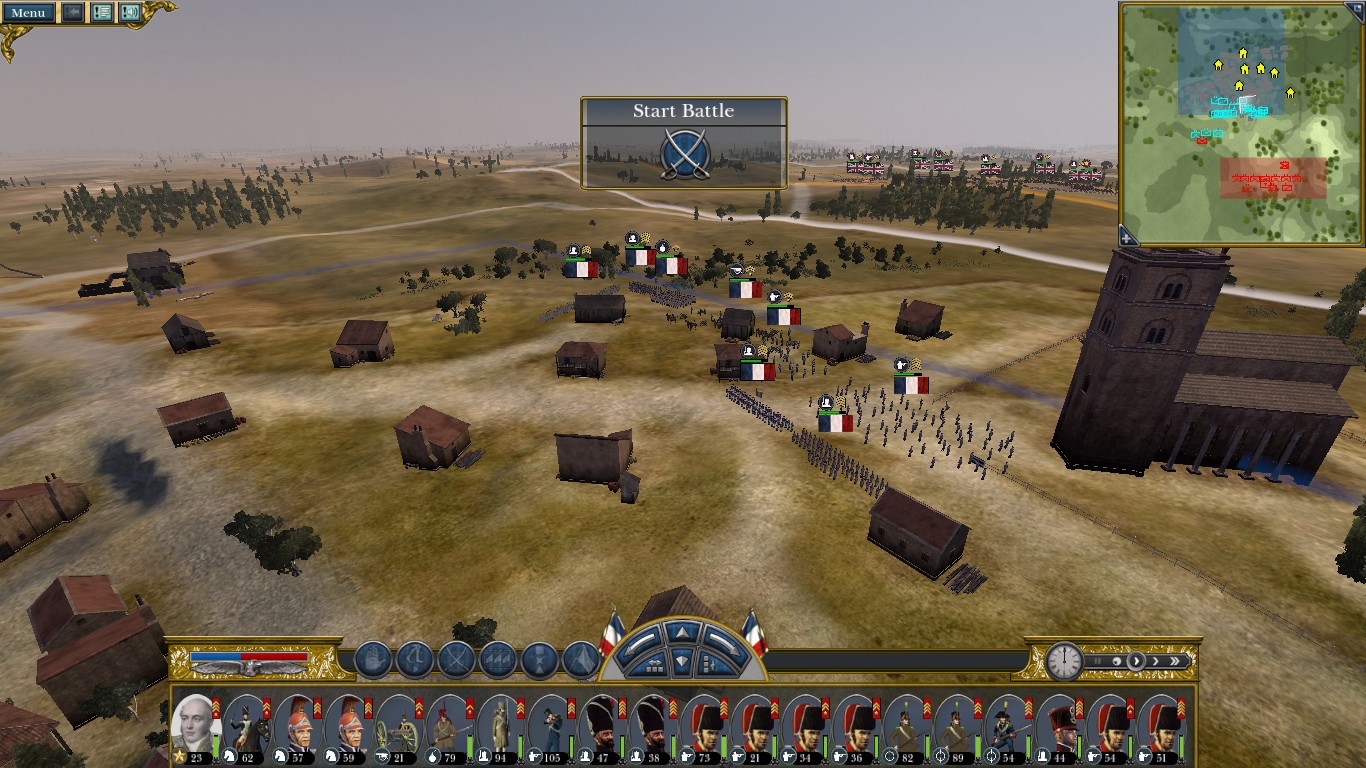Choose the sailing ship round command button
Viewport: 1366px width, 768px height.
[372, 660]
